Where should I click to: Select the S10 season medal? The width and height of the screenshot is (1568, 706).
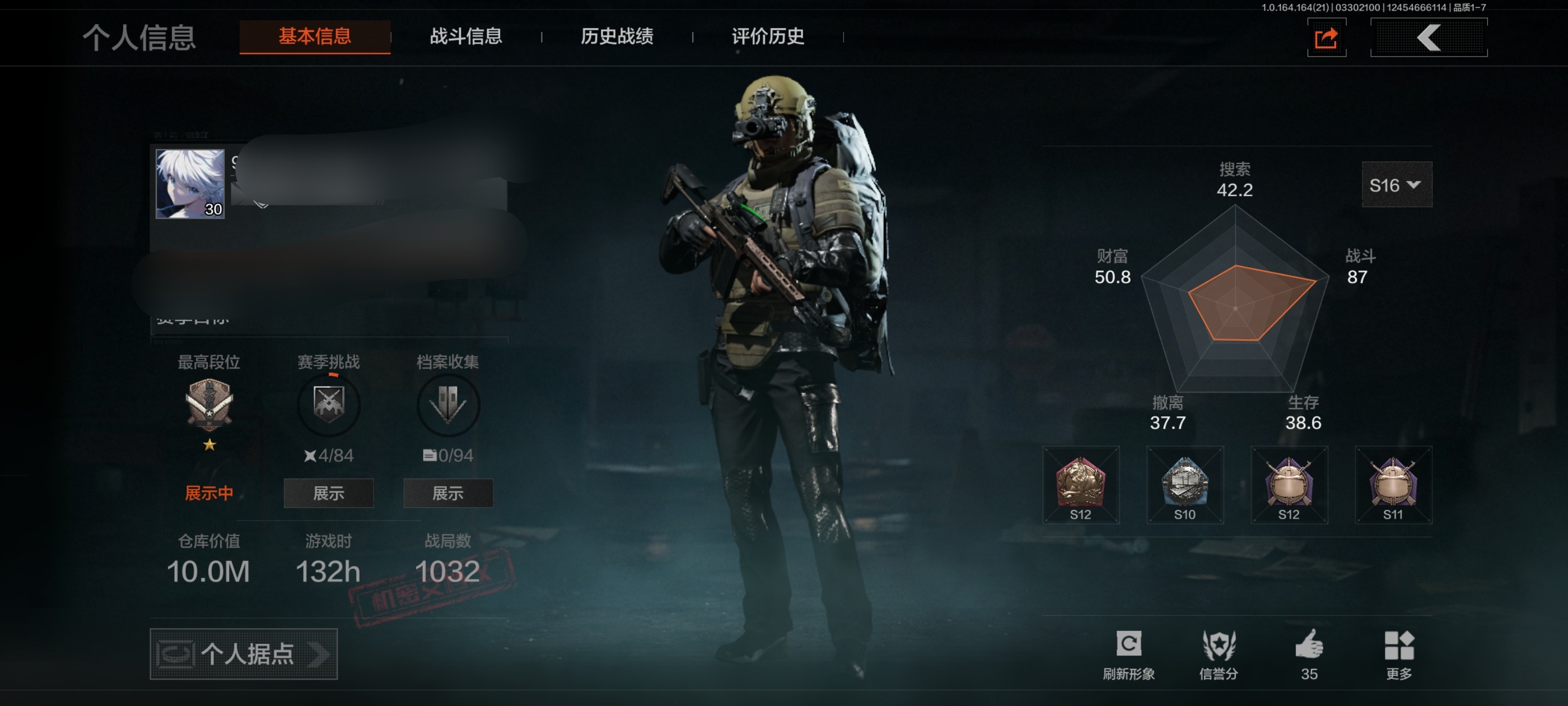tap(1184, 485)
